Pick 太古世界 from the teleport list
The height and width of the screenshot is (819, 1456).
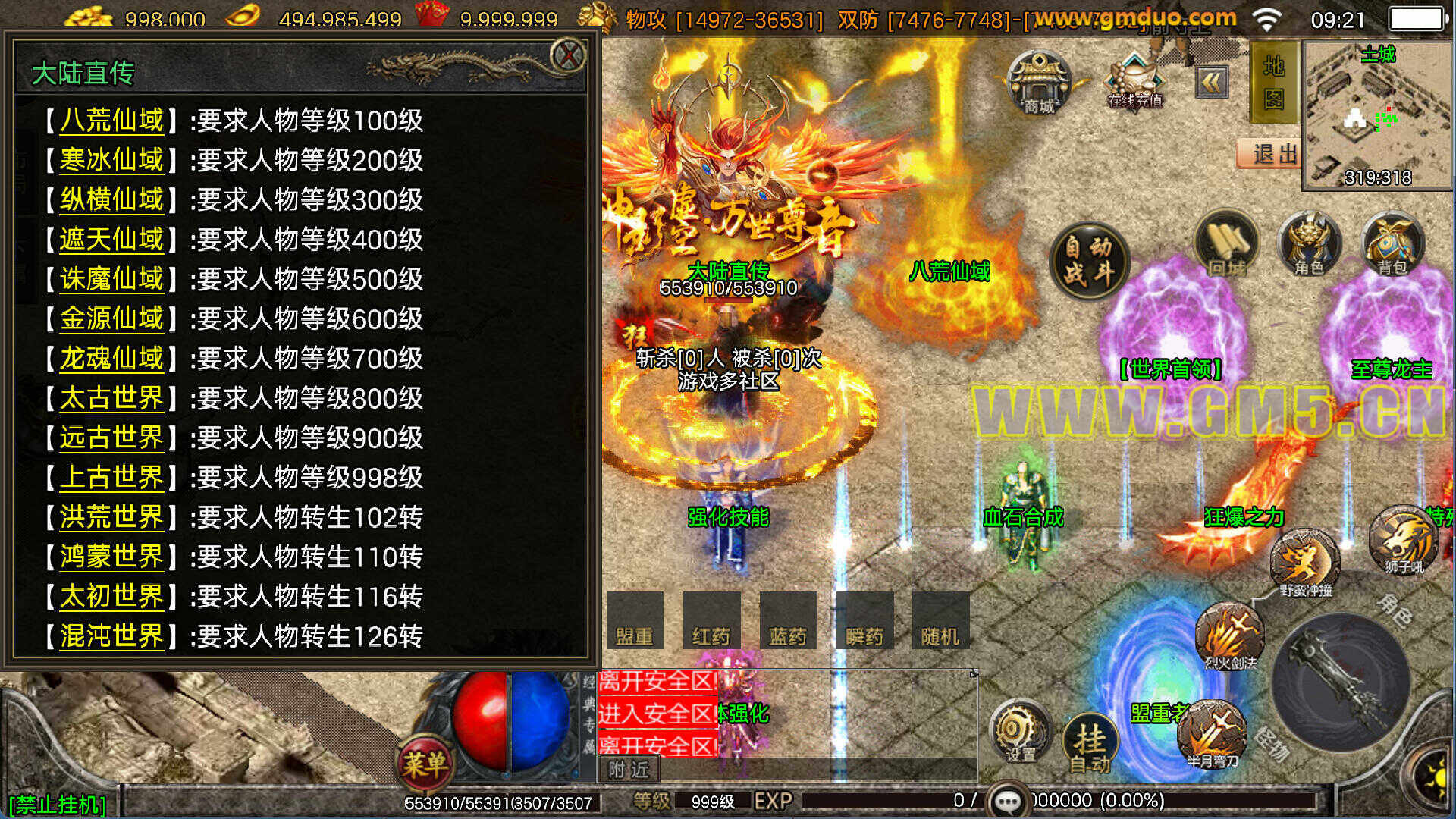pos(111,398)
